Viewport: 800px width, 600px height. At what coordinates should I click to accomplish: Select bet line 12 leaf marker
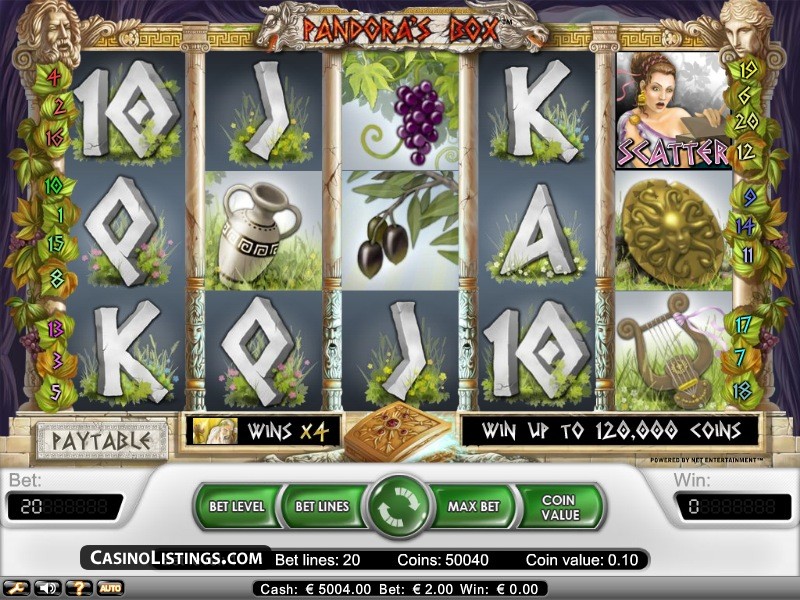745,153
